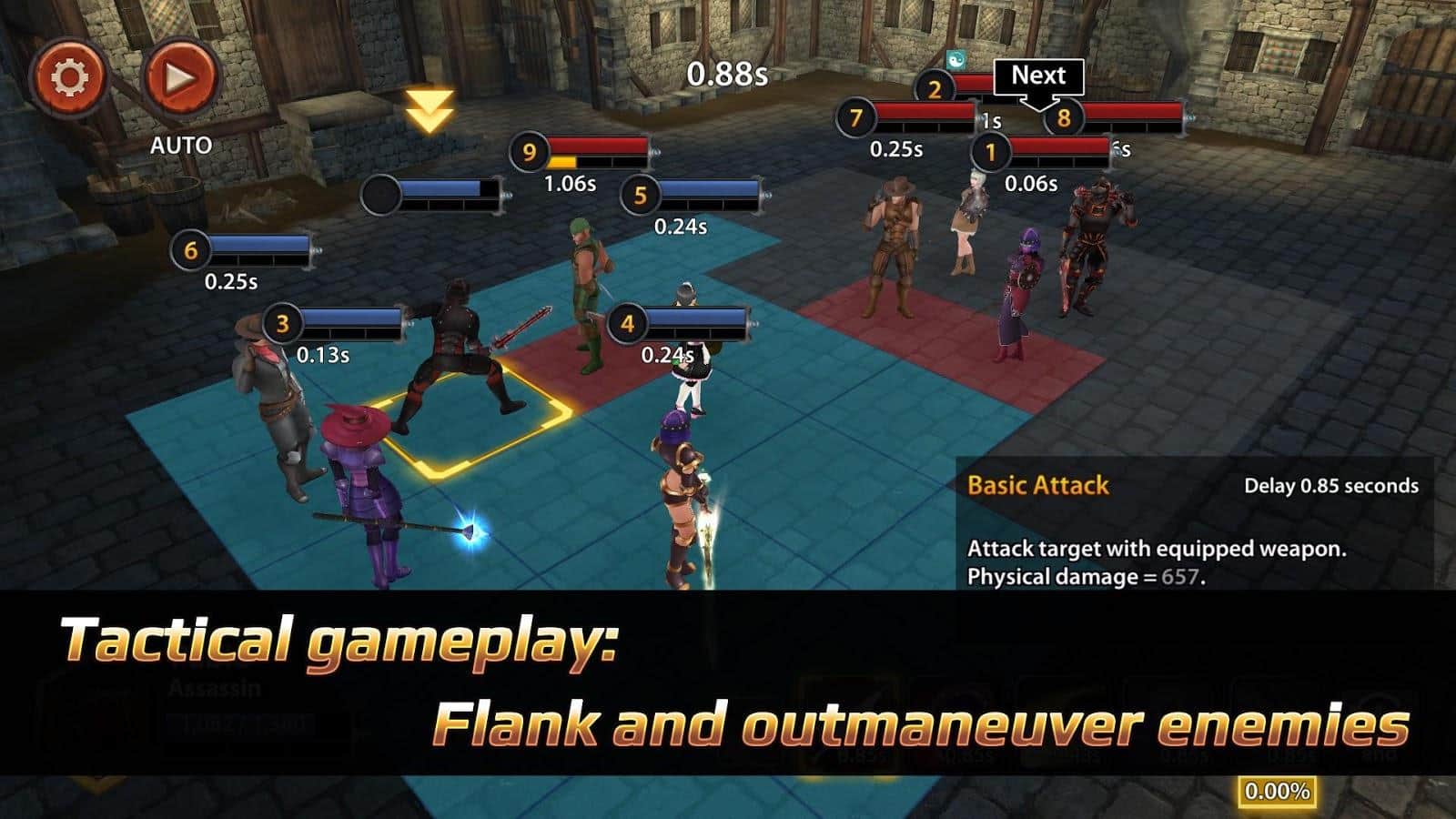Click the yin-yang buff icon above unit 2
Image resolution: width=1456 pixels, height=819 pixels.
[x=957, y=56]
